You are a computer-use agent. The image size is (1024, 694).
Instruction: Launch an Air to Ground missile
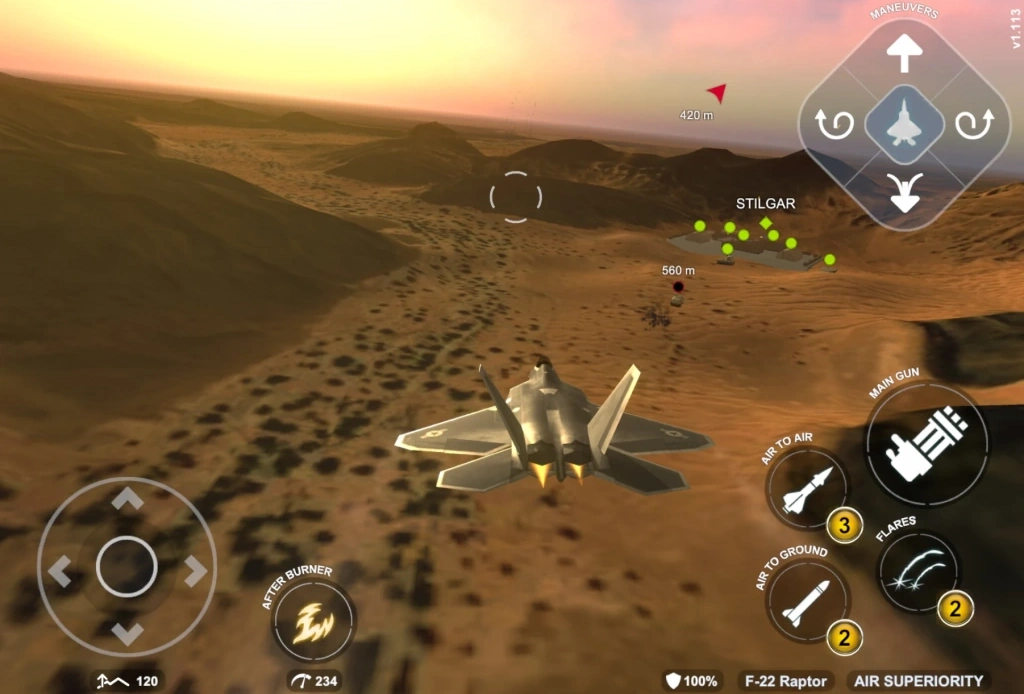[x=806, y=602]
